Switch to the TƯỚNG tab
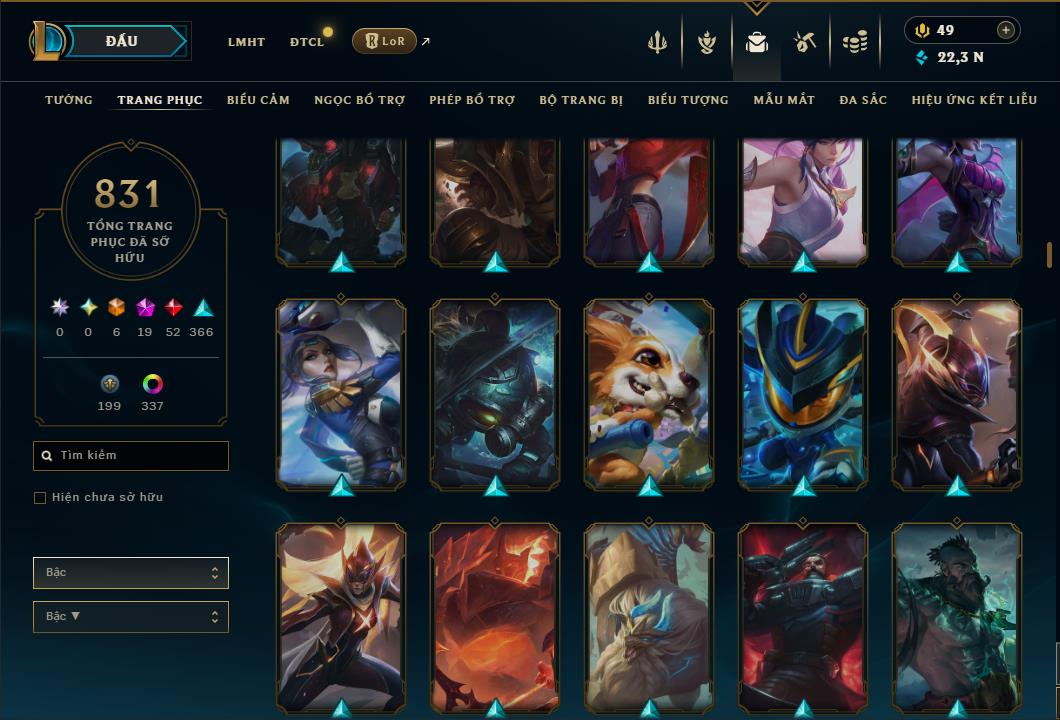1060x720 pixels. point(69,100)
